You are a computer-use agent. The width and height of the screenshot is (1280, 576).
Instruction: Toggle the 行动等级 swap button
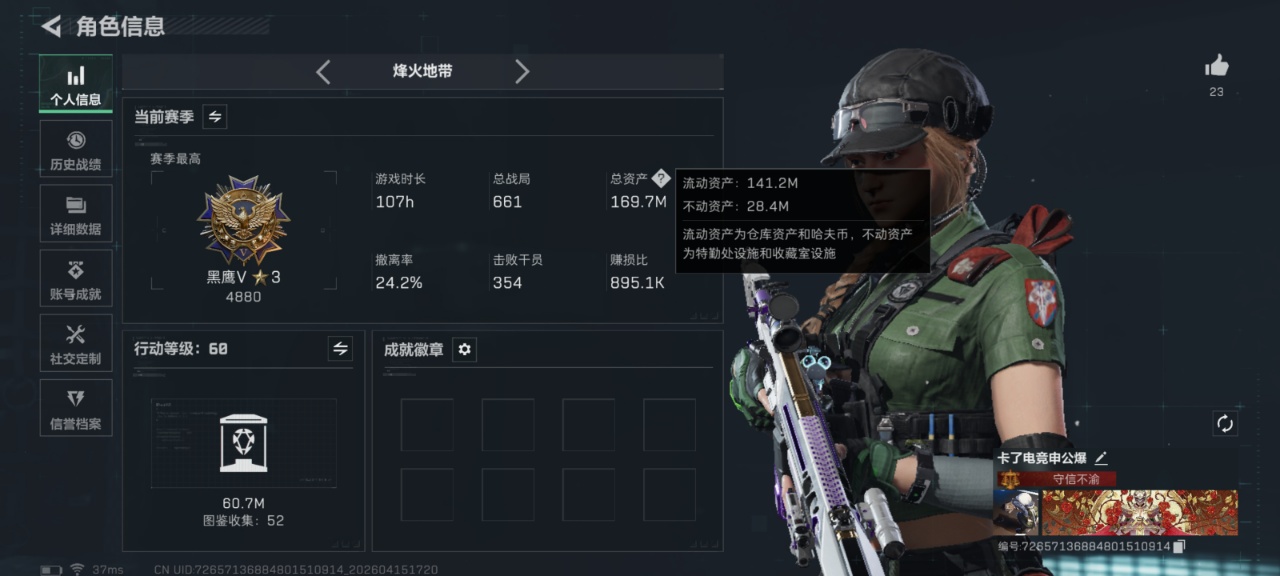[340, 348]
